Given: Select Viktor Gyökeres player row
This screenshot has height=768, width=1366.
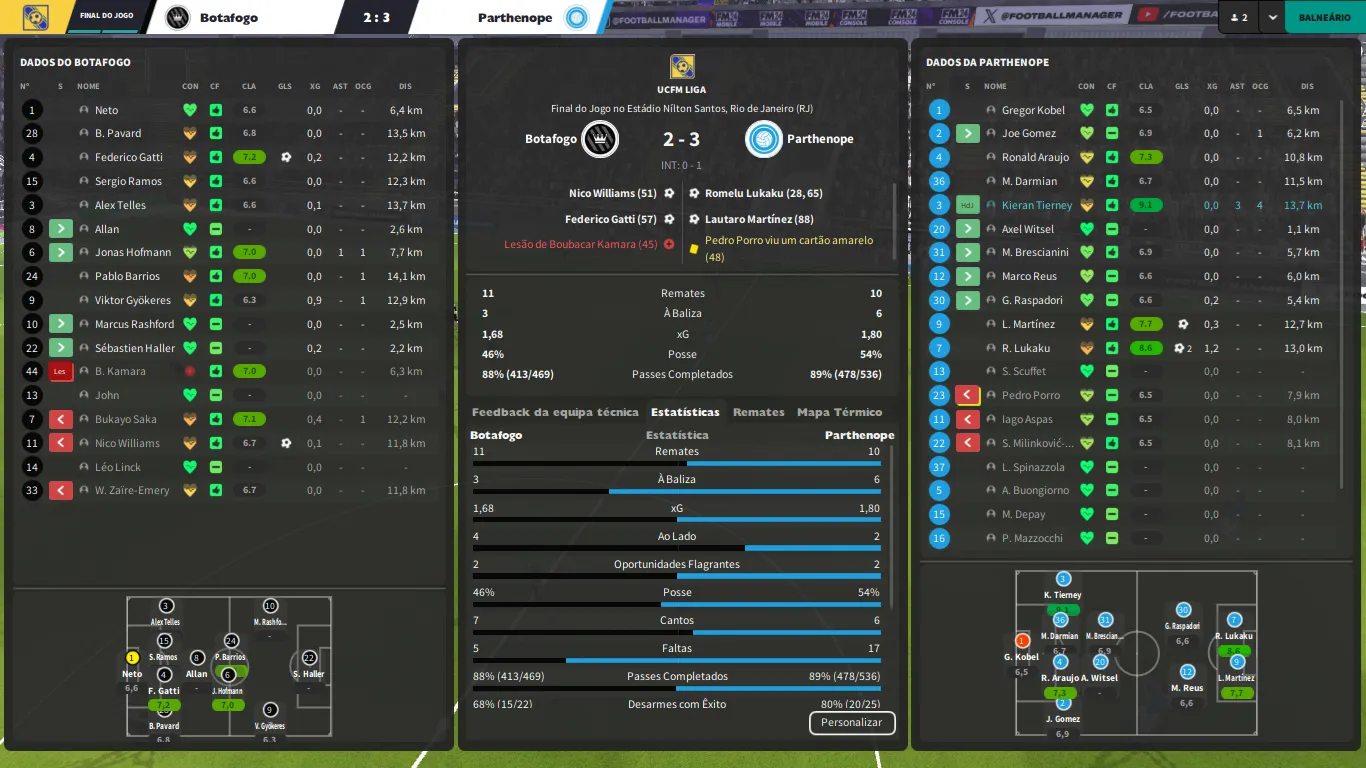Looking at the screenshot, I should (133, 300).
